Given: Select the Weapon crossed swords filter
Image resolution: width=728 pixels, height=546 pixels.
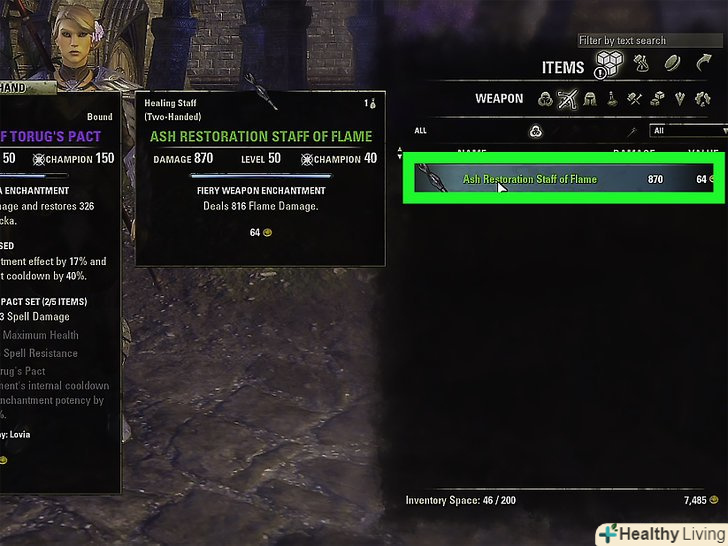Looking at the screenshot, I should pyautogui.click(x=568, y=99).
